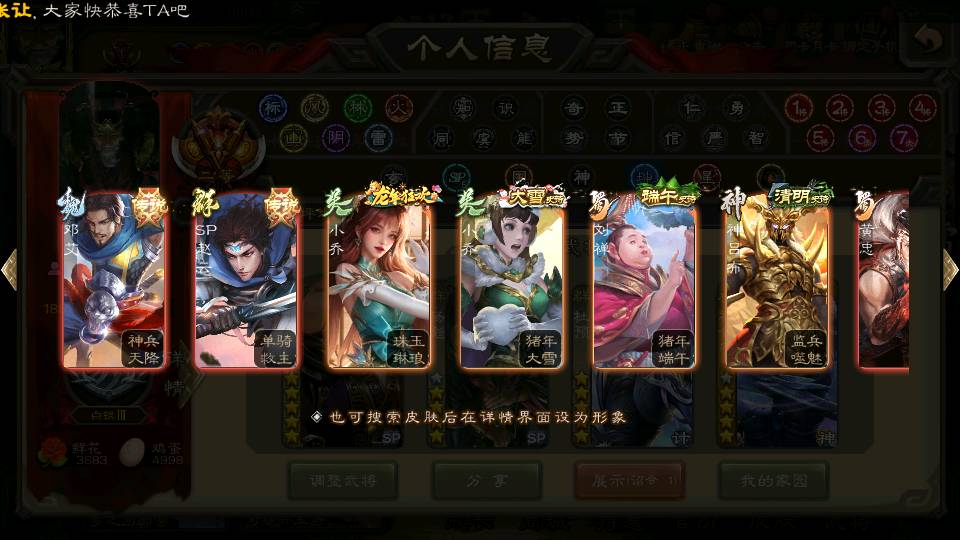Viewport: 960px width, 540px height.
Task: Choose the 刘禅 猪年端午 skin card
Action: pyautogui.click(x=644, y=282)
